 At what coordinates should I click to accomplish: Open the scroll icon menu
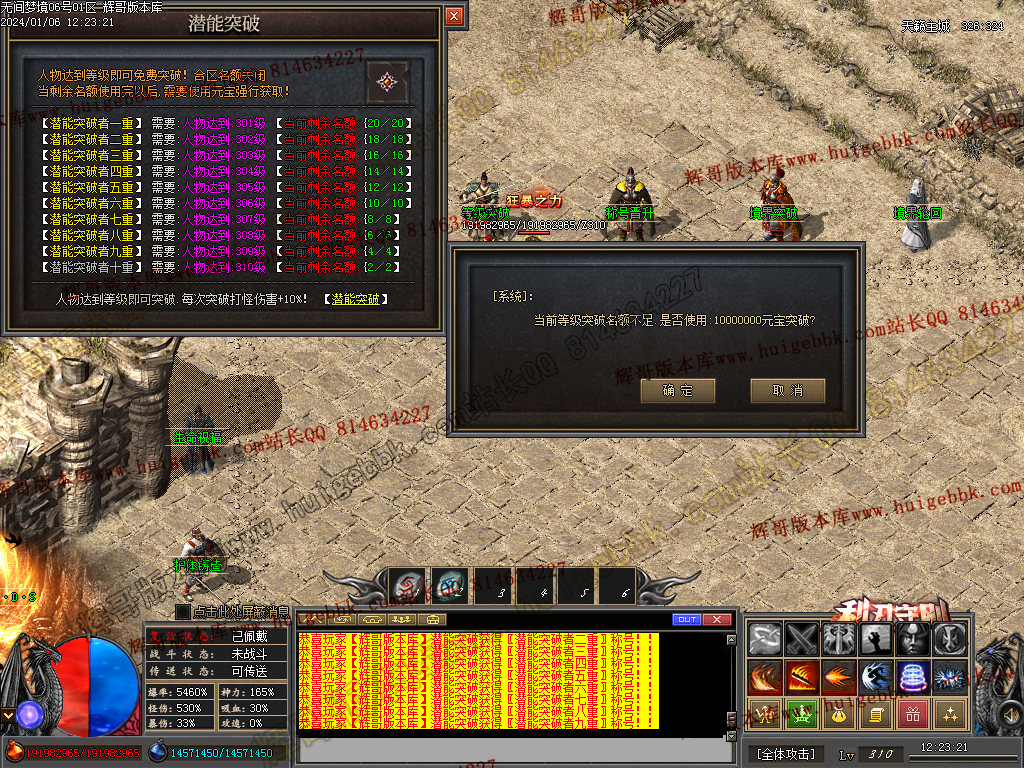[876, 714]
